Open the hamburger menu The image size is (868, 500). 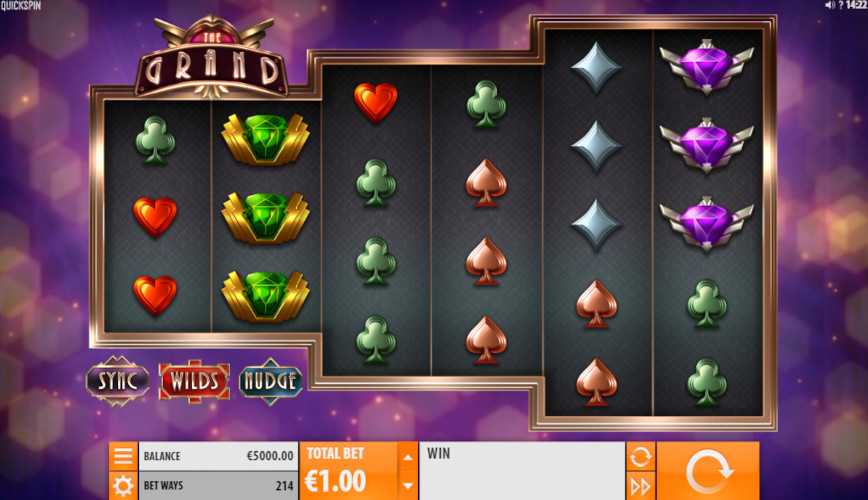123,457
